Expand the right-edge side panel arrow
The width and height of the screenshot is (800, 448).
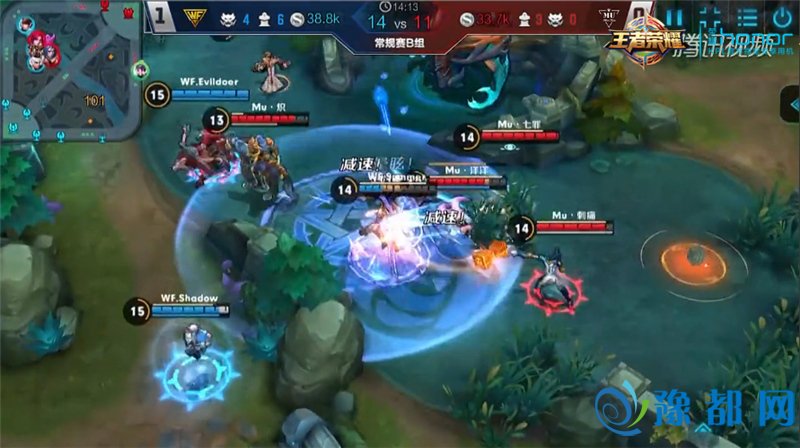click(790, 103)
